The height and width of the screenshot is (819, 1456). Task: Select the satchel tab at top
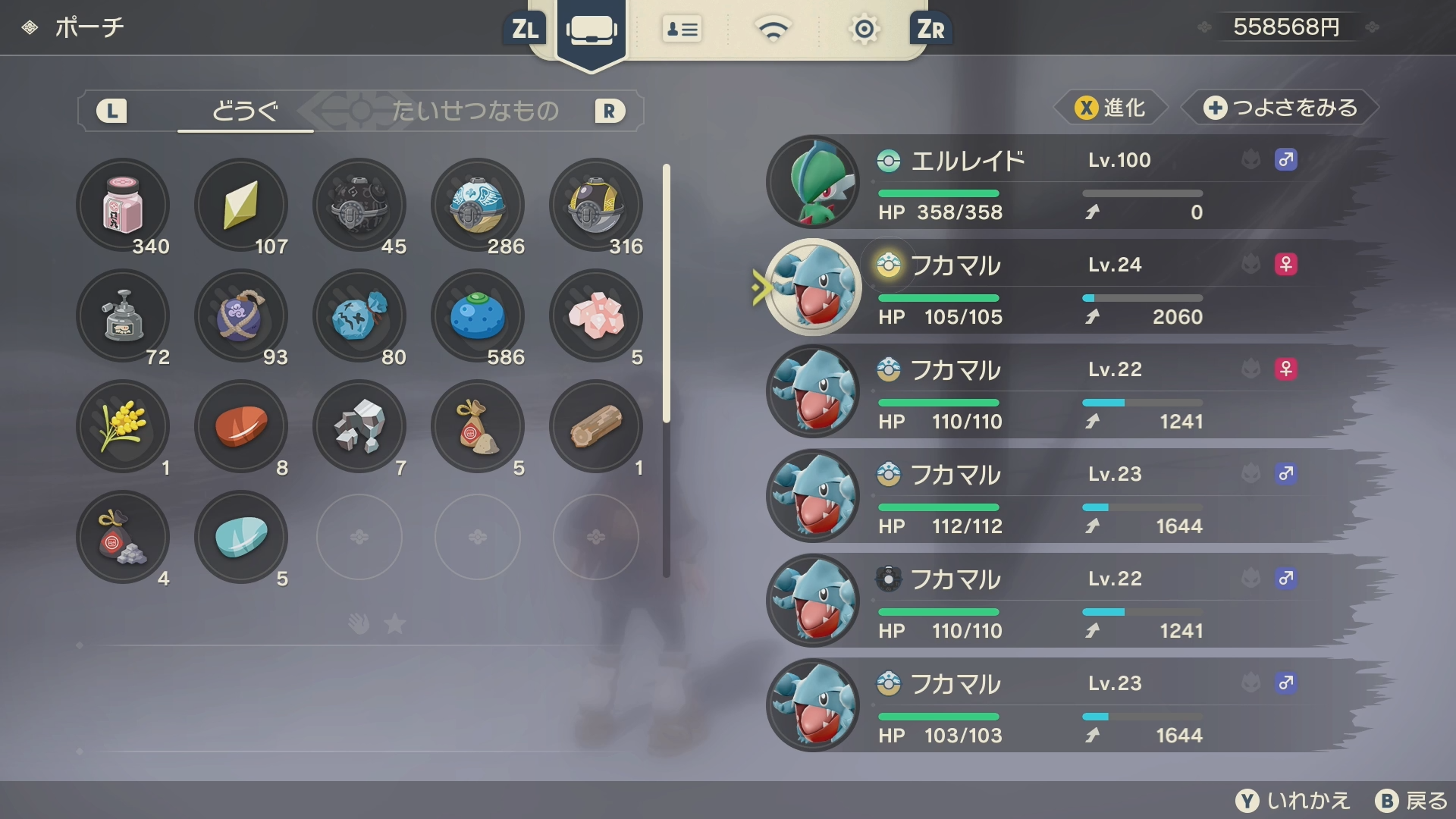coord(591,30)
